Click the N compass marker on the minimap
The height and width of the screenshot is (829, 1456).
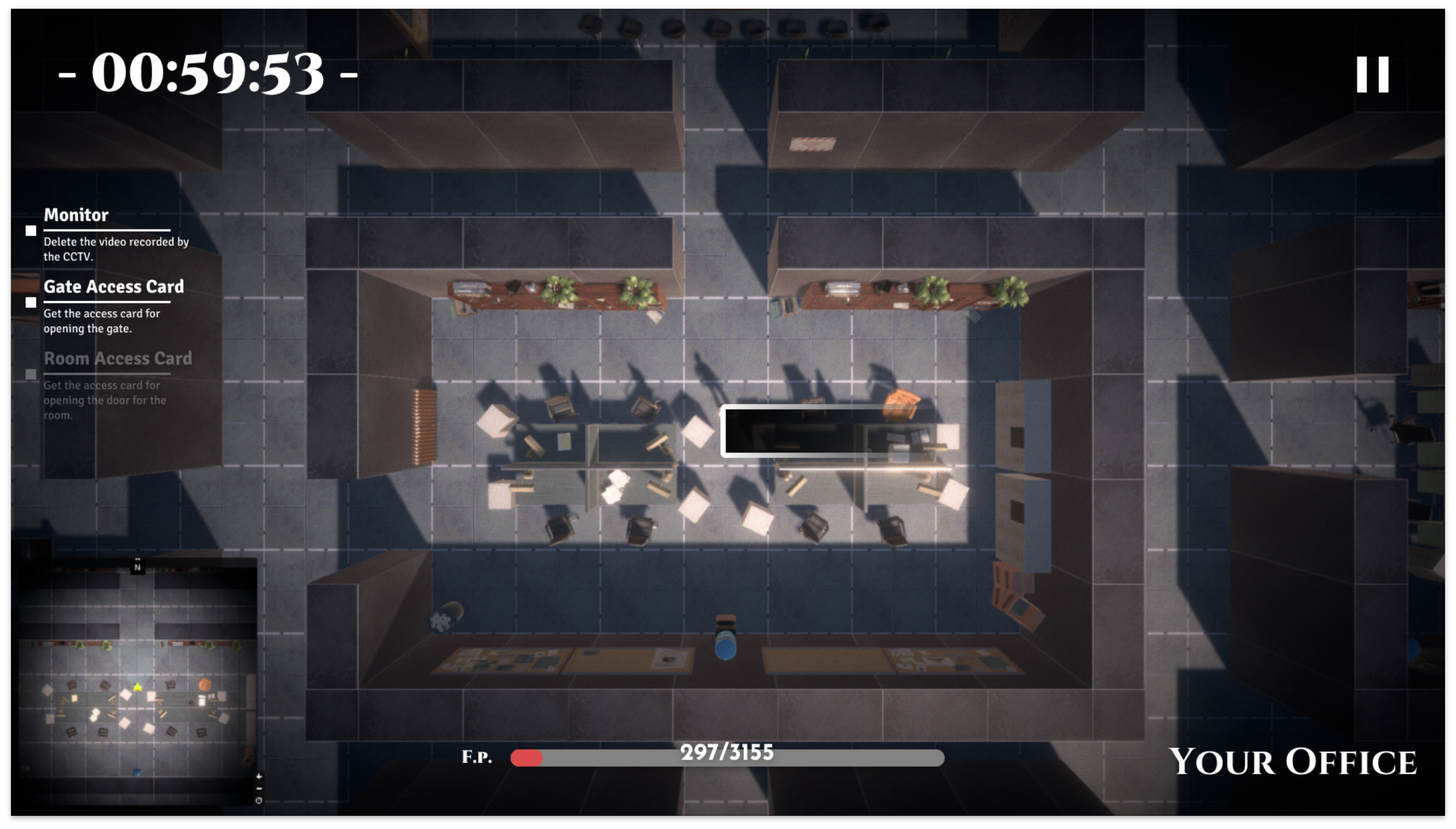[x=138, y=568]
